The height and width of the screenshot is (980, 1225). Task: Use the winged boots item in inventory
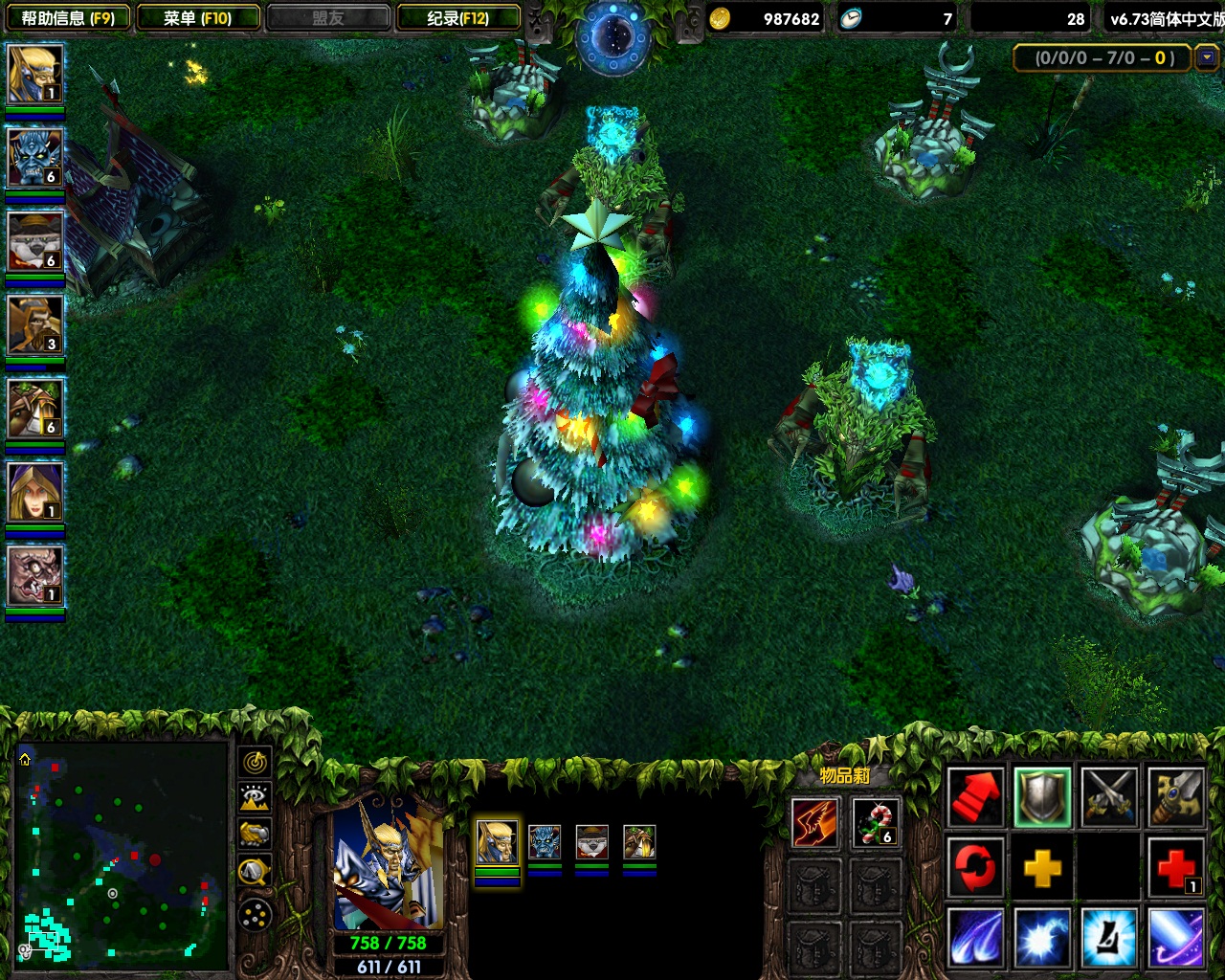coord(814,823)
